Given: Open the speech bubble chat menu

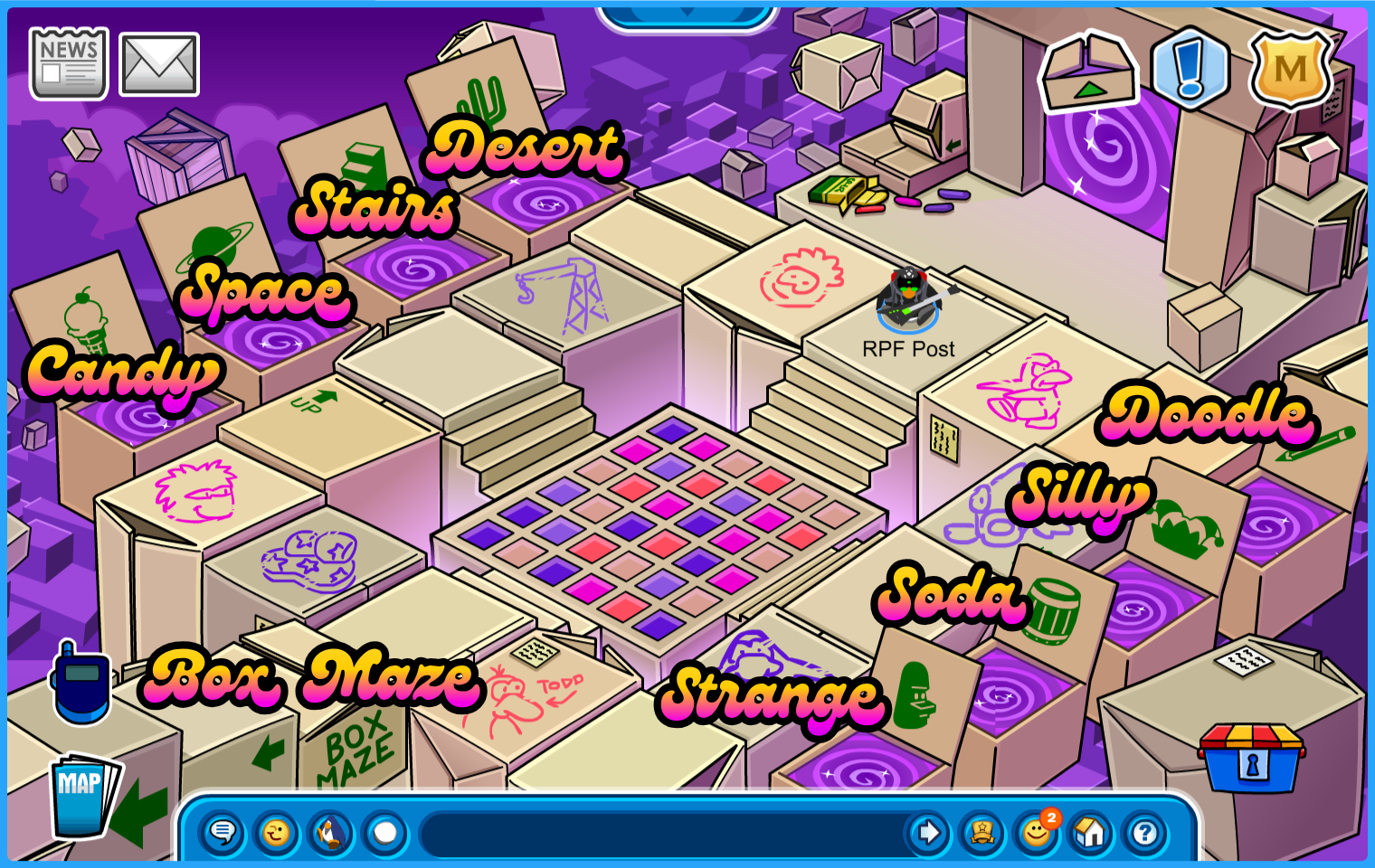Looking at the screenshot, I should [x=223, y=832].
